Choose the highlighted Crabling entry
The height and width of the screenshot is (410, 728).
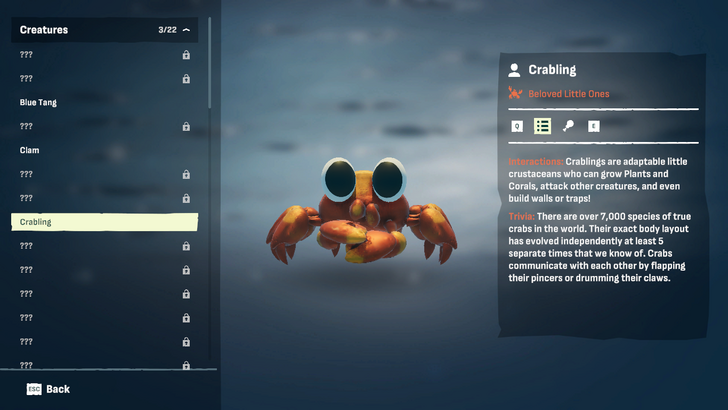104,222
